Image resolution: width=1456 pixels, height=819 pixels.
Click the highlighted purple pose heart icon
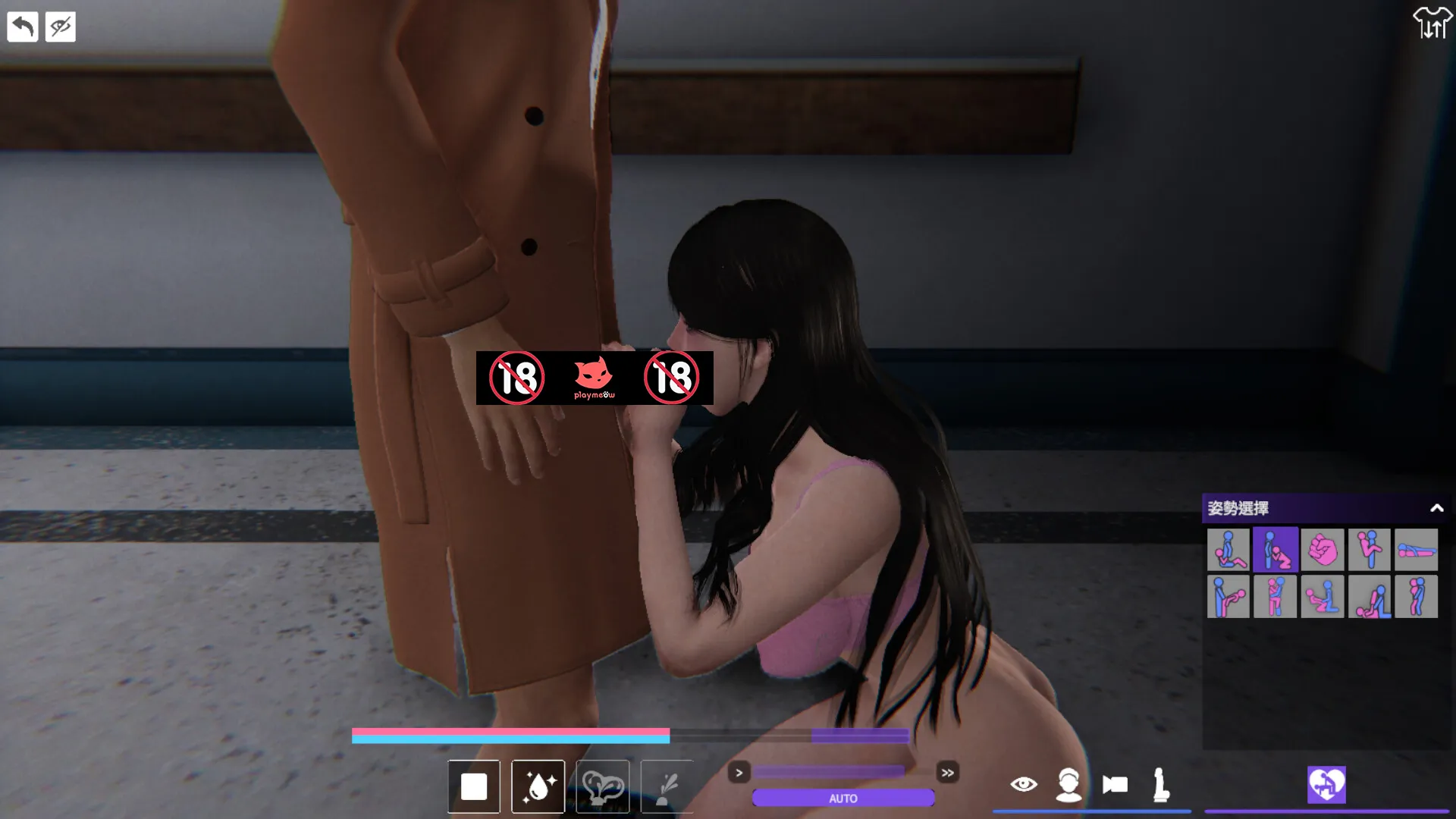(x=1325, y=786)
